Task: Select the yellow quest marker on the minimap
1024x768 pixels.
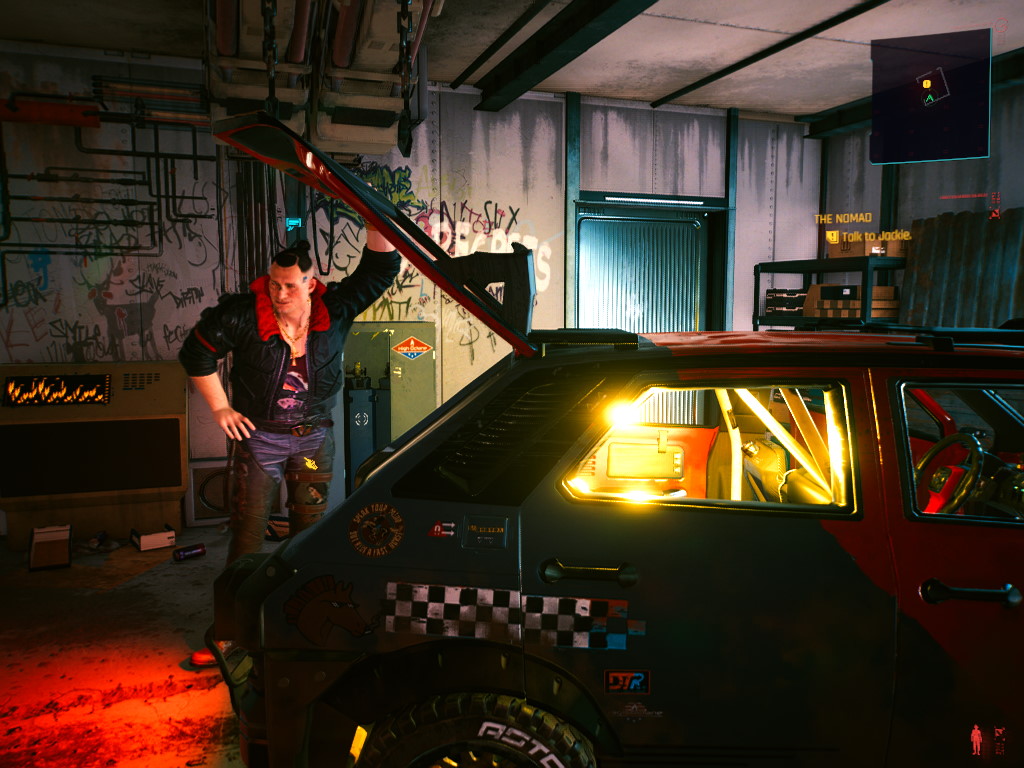Action: click(x=927, y=83)
